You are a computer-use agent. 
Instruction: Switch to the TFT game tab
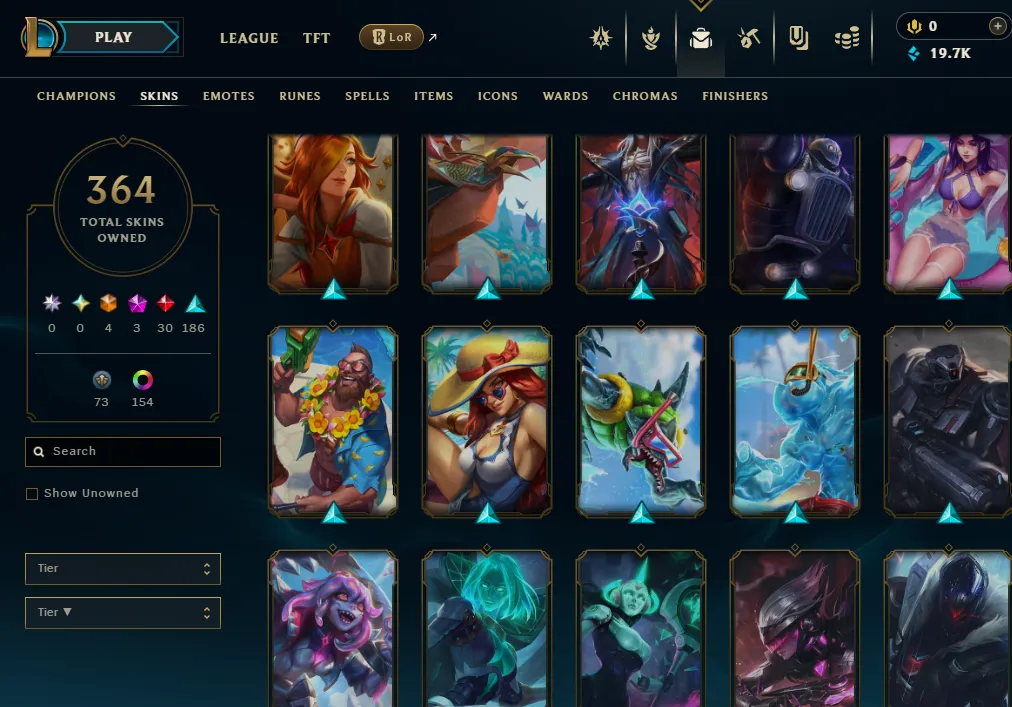point(316,38)
